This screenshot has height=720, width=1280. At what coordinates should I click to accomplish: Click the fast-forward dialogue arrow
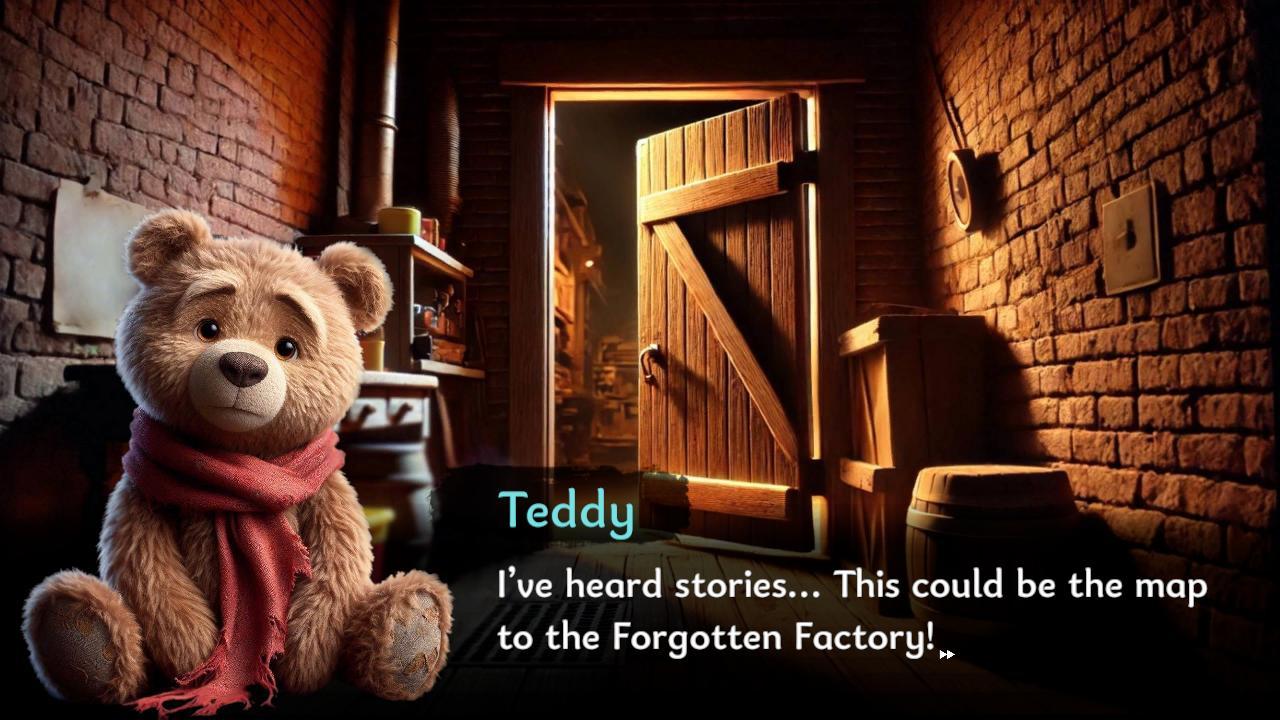946,654
